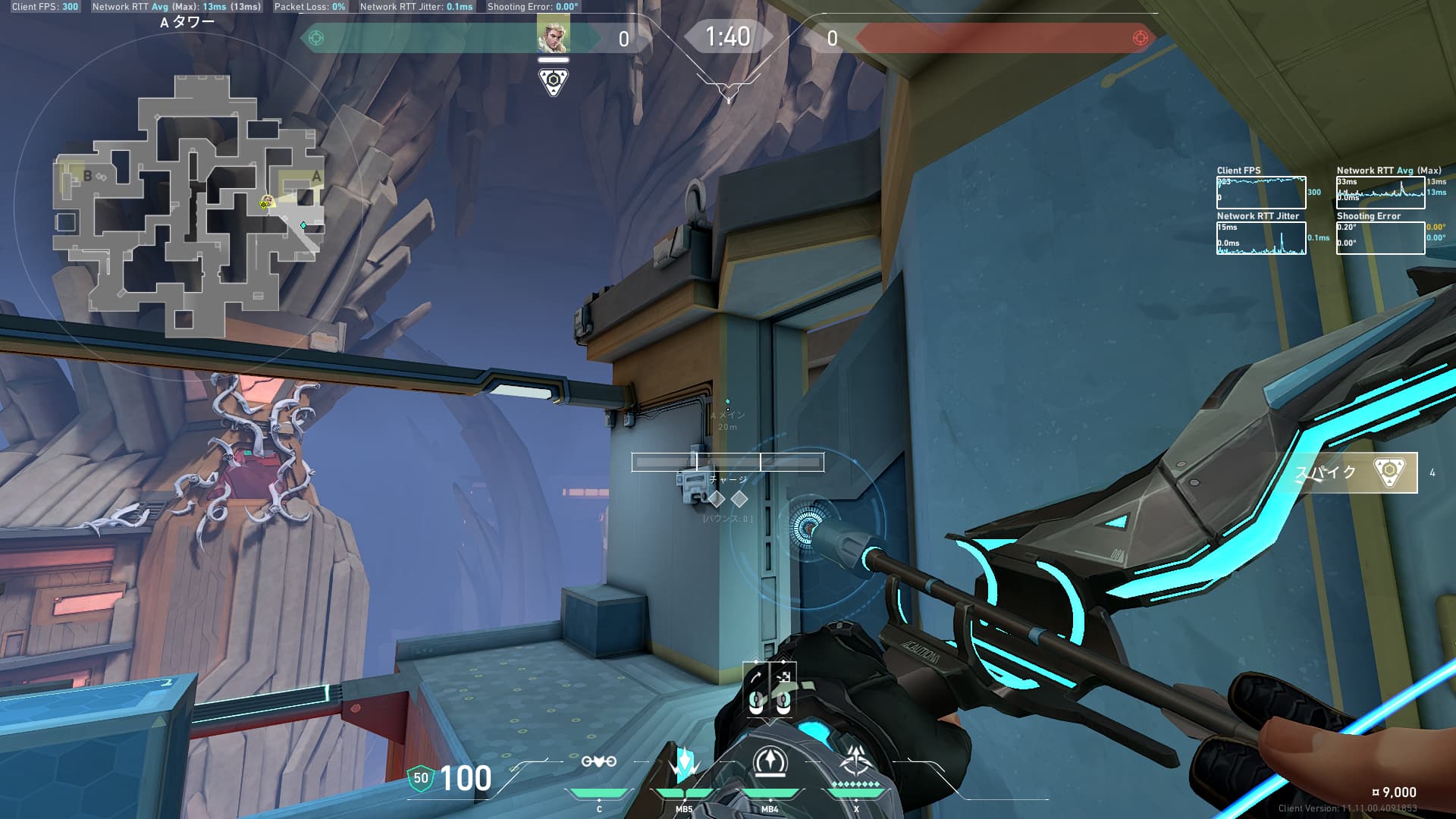Select the A site marker on the minimap
1456x819 pixels.
click(316, 177)
